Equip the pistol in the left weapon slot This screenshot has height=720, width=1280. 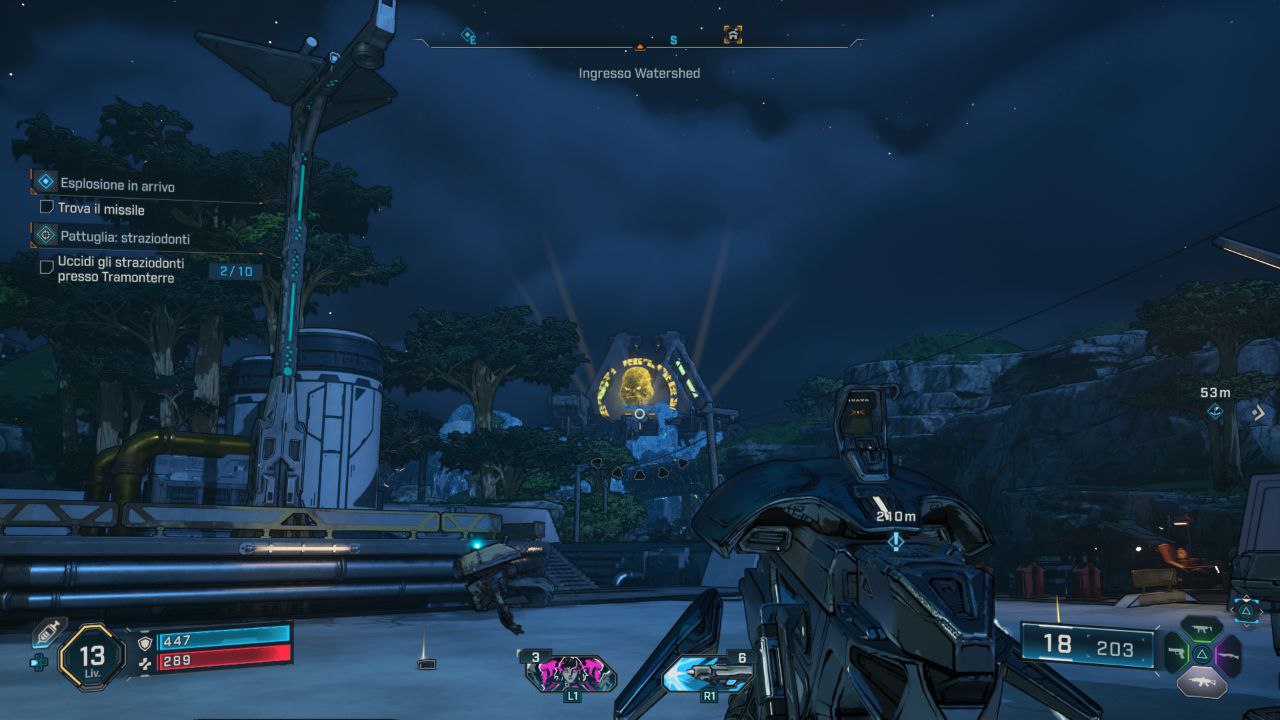1177,656
